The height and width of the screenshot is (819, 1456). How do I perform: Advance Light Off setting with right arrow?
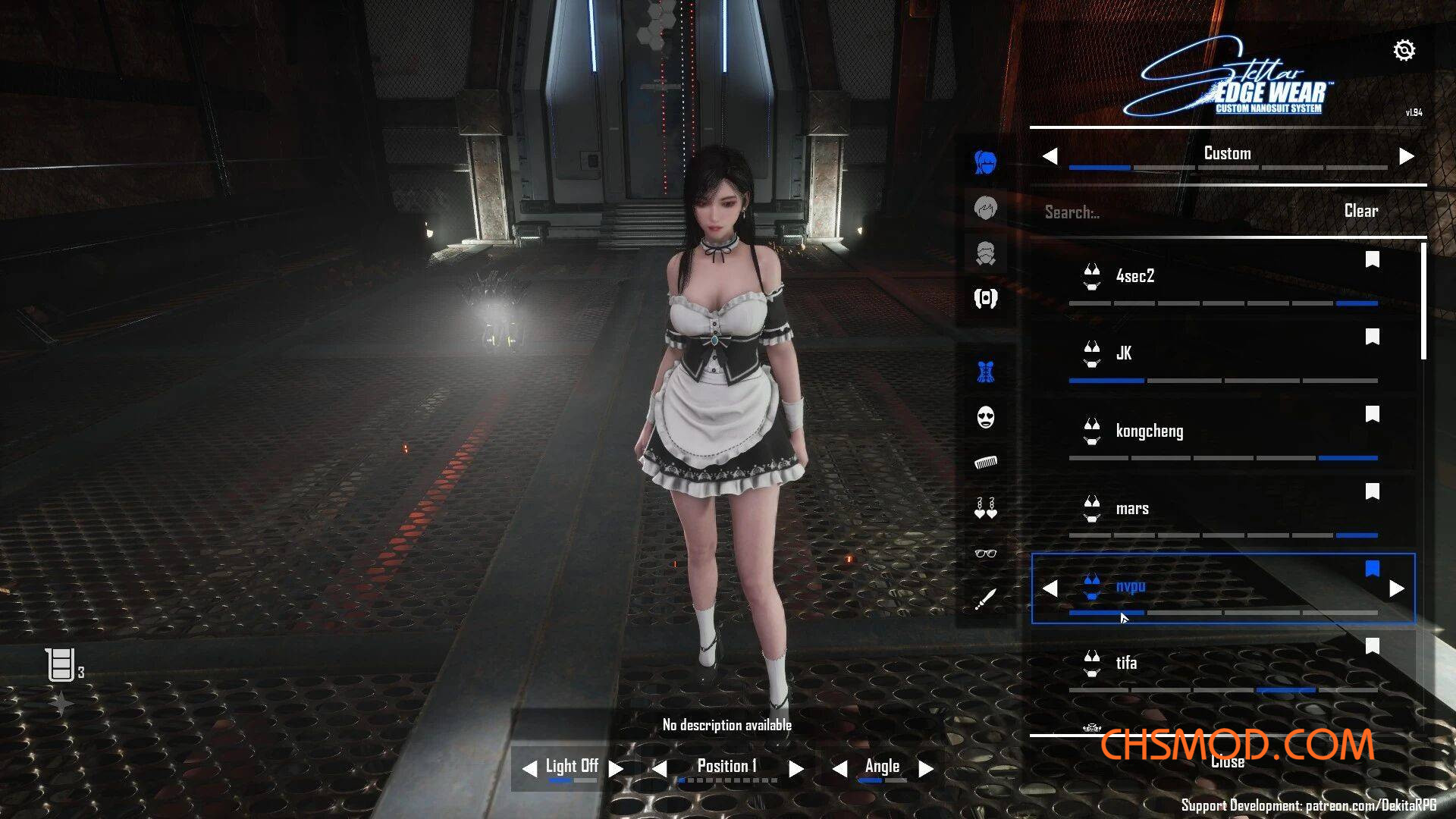616,769
